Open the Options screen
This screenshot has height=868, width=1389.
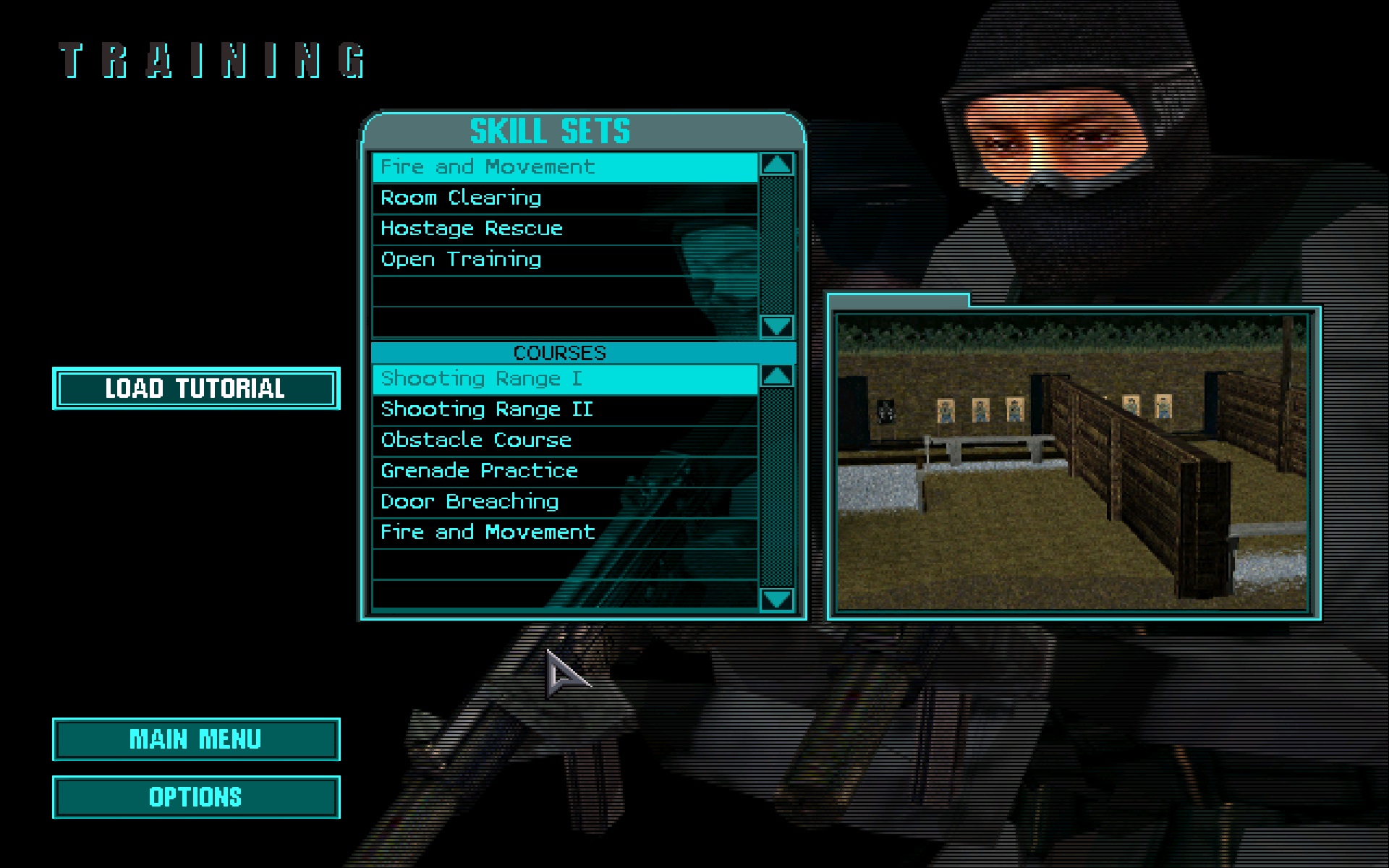195,797
